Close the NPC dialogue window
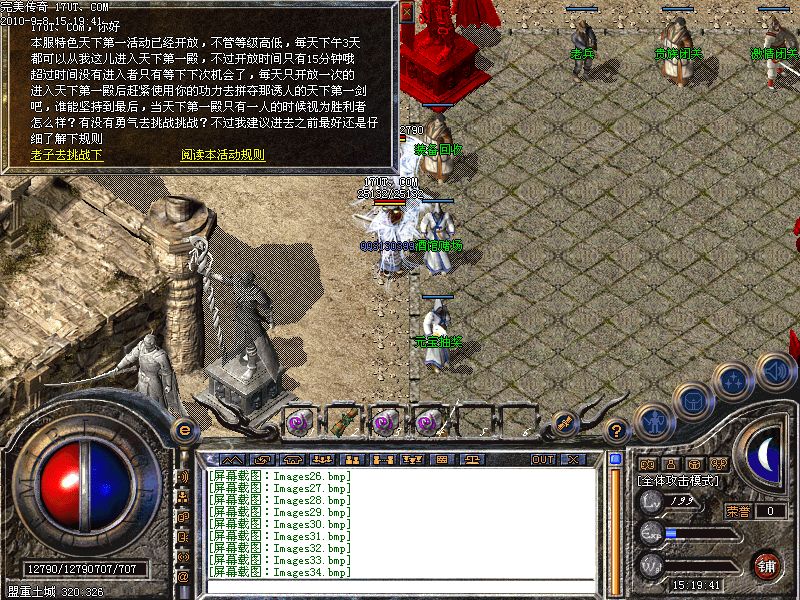Image resolution: width=800 pixels, height=600 pixels. pyautogui.click(x=406, y=14)
